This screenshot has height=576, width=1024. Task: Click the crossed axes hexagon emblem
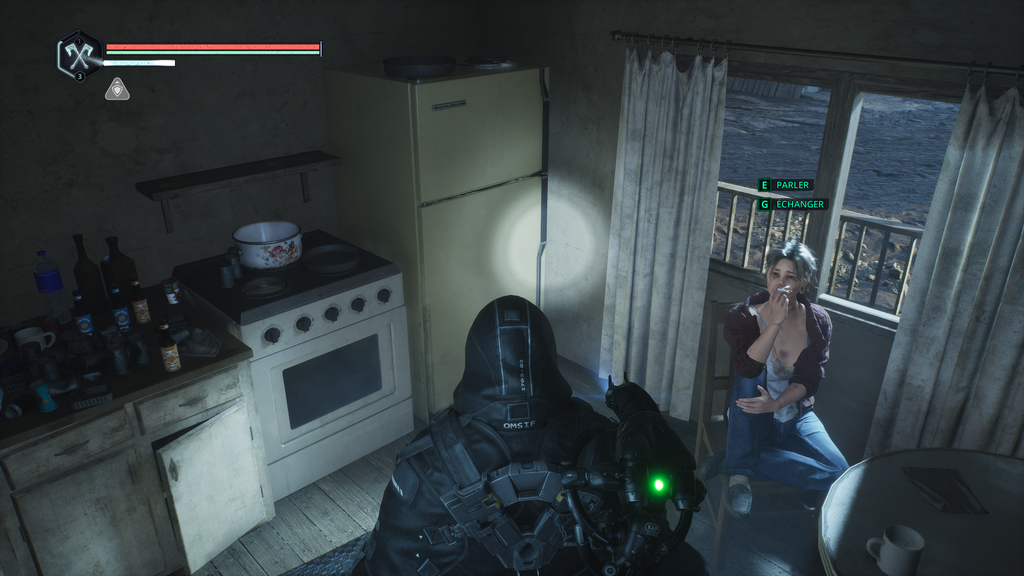pos(78,52)
